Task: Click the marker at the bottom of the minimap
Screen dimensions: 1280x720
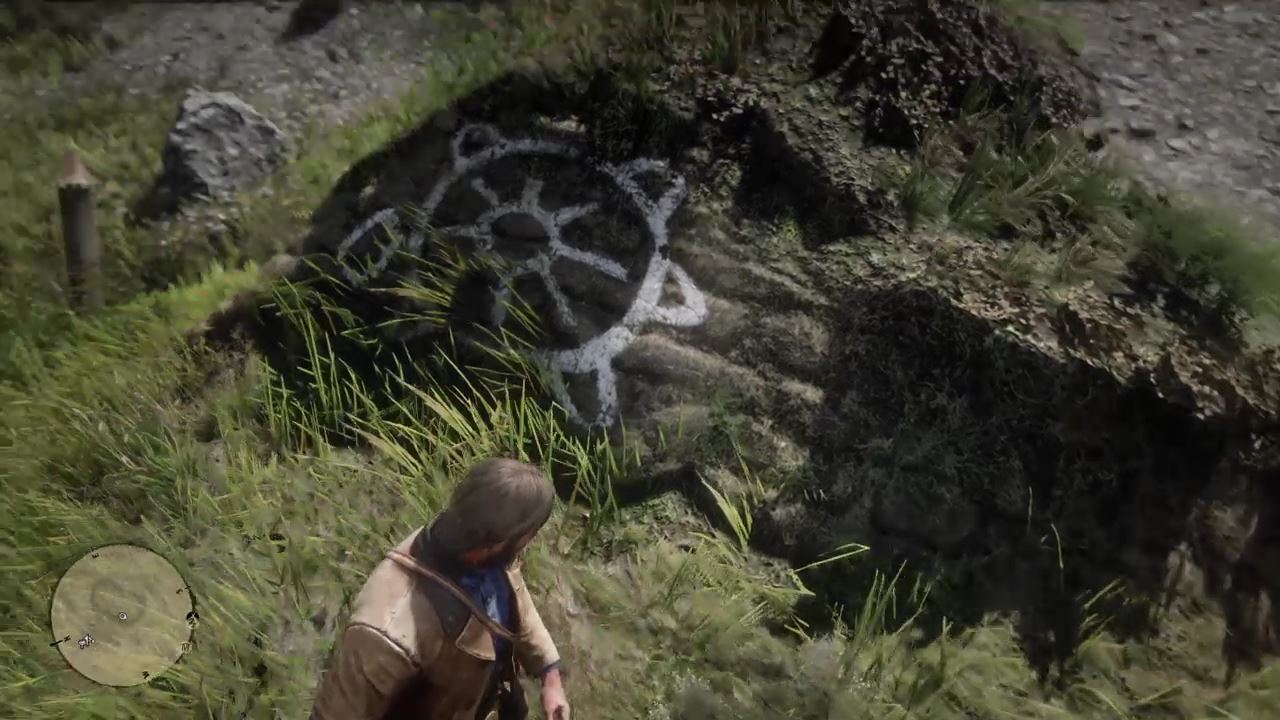Action: point(145,673)
